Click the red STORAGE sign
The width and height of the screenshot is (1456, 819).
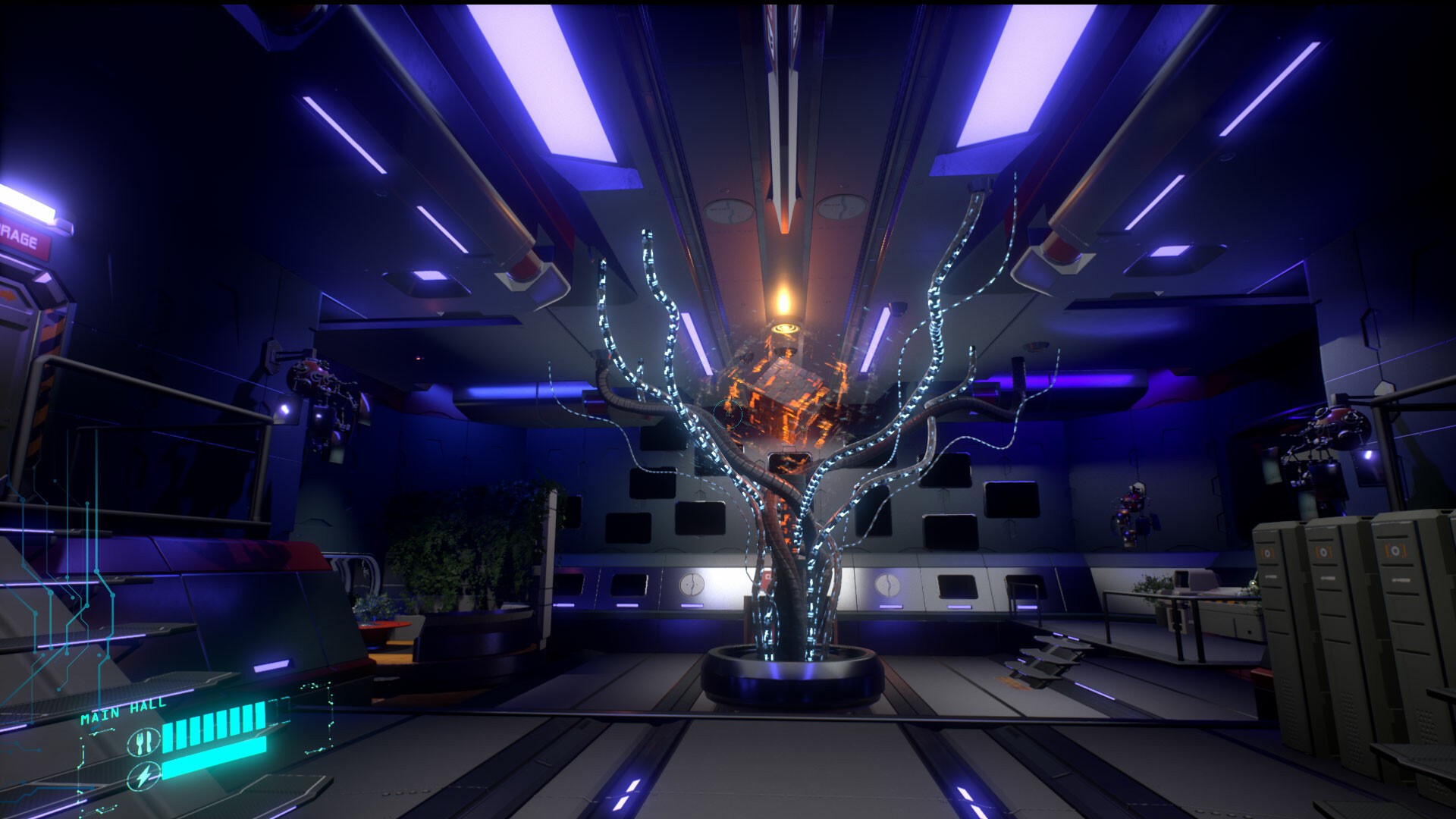(21, 240)
